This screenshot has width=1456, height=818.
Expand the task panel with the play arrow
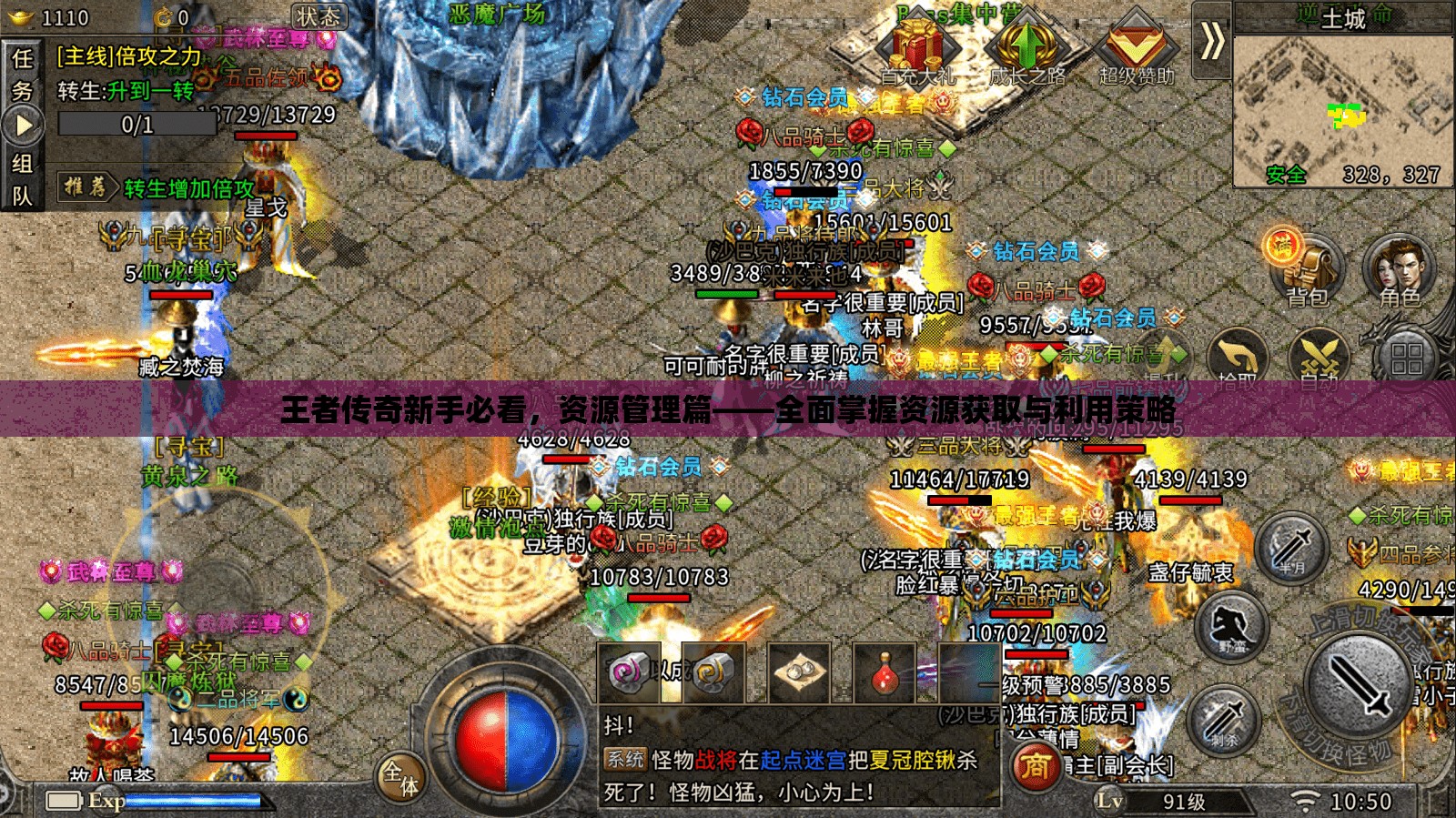tap(23, 123)
